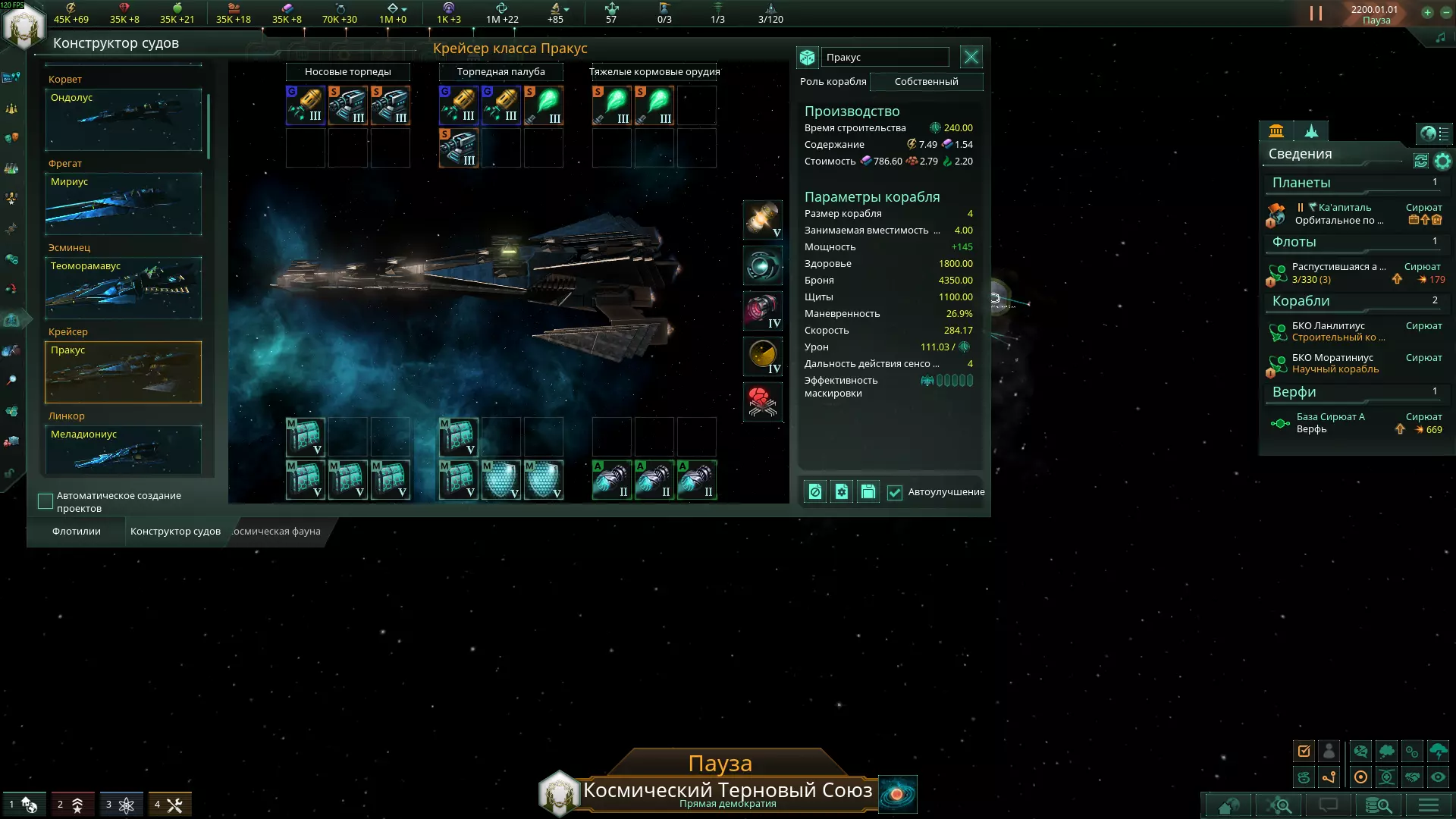The image size is (1456, 819).
Task: Switch to the Флотилии tab
Action: click(x=77, y=532)
